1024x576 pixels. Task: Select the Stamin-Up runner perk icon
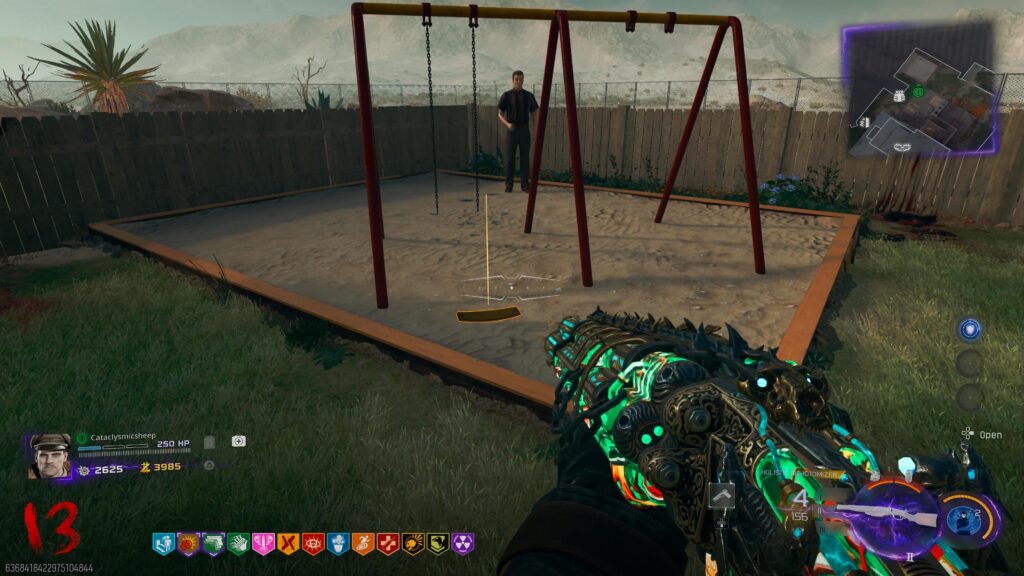click(363, 543)
